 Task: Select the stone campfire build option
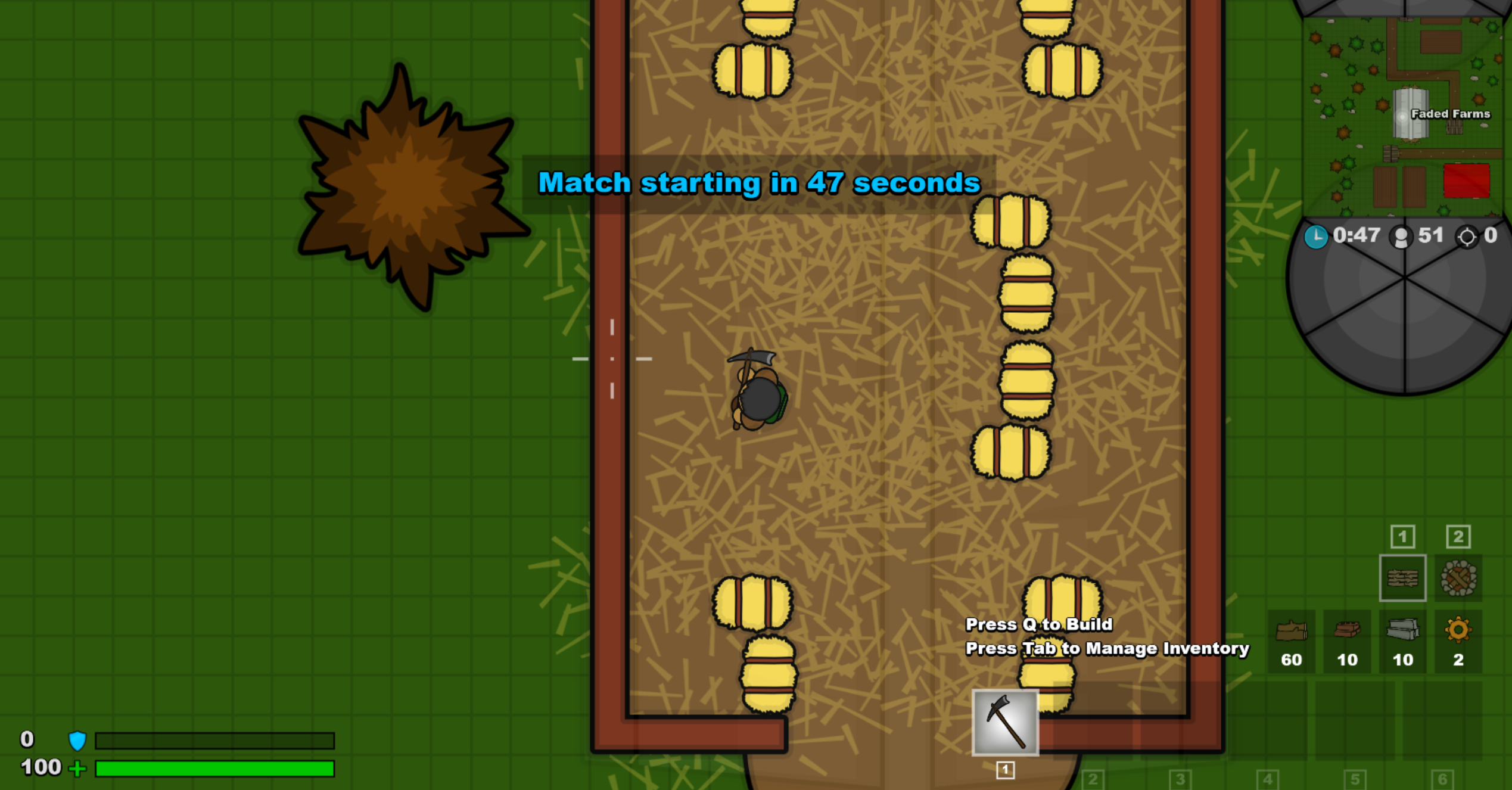tap(1459, 578)
